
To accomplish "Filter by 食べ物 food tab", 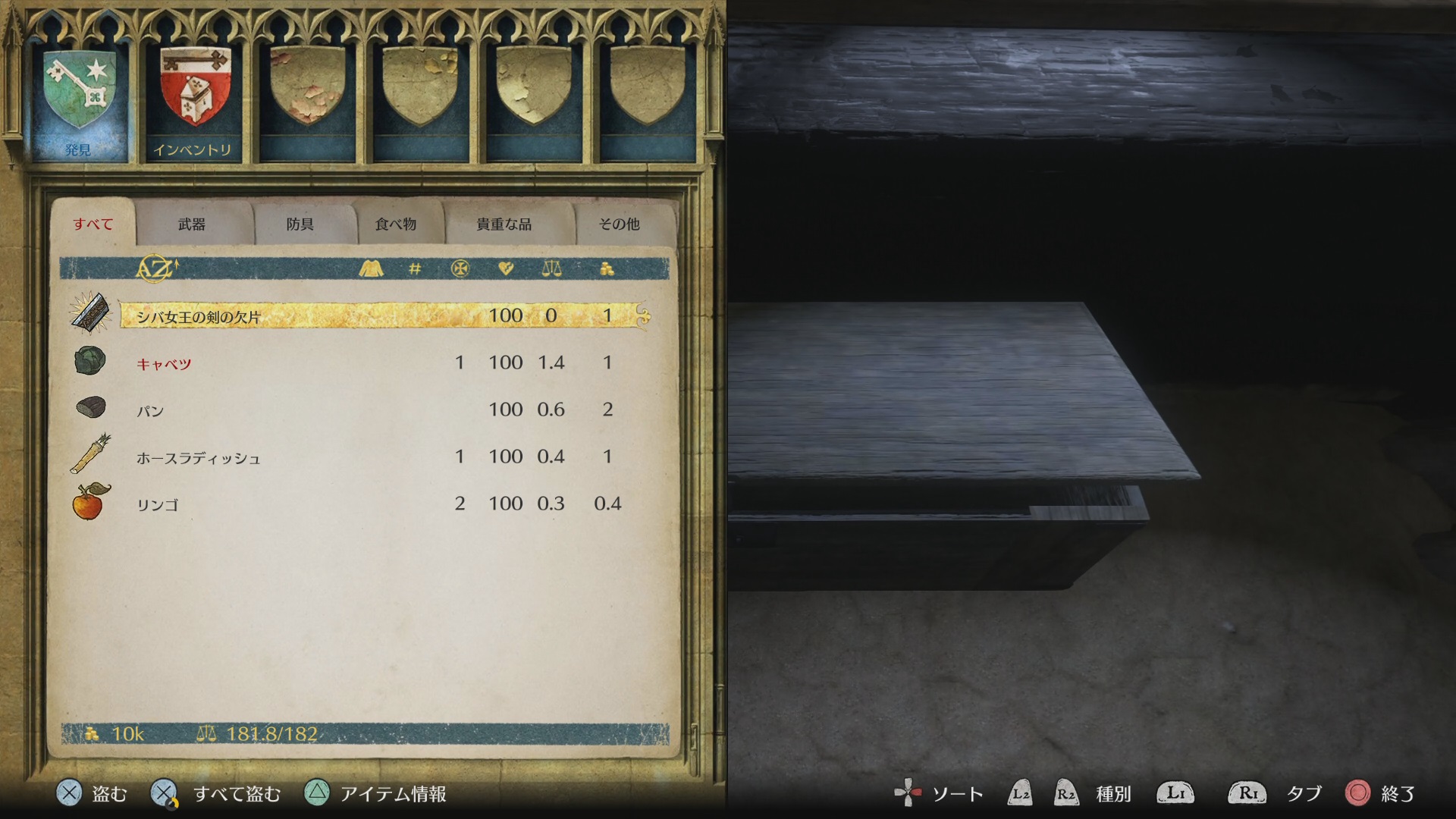I will point(396,224).
